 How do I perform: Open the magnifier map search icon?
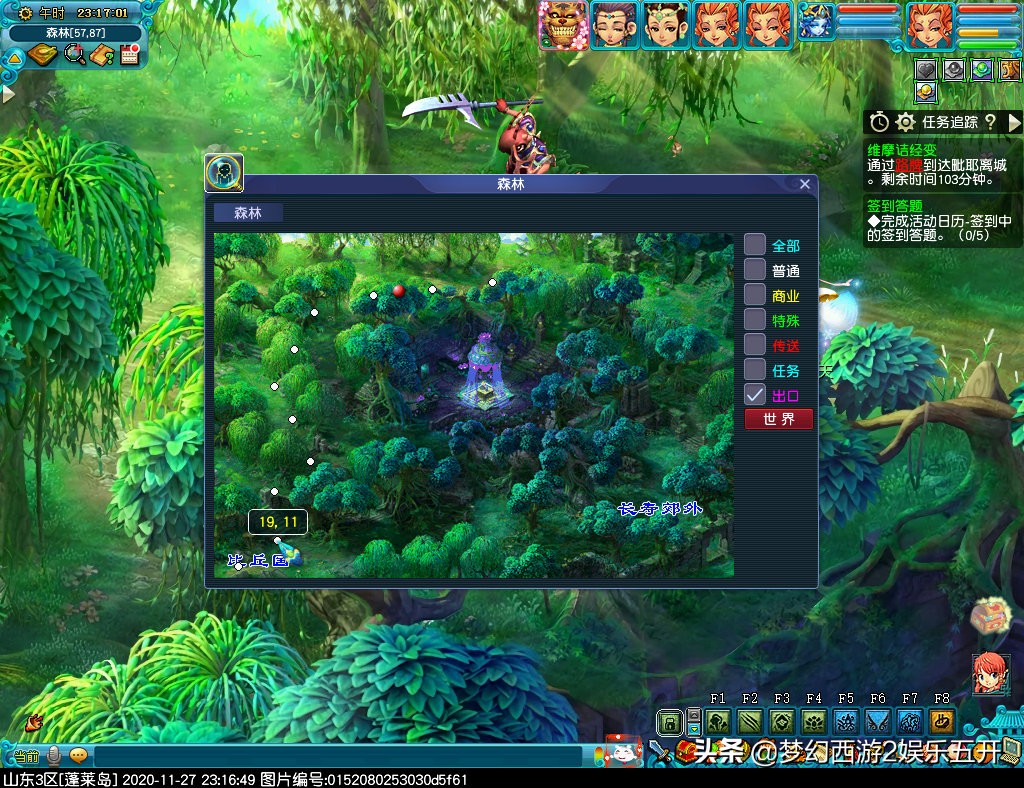75,54
